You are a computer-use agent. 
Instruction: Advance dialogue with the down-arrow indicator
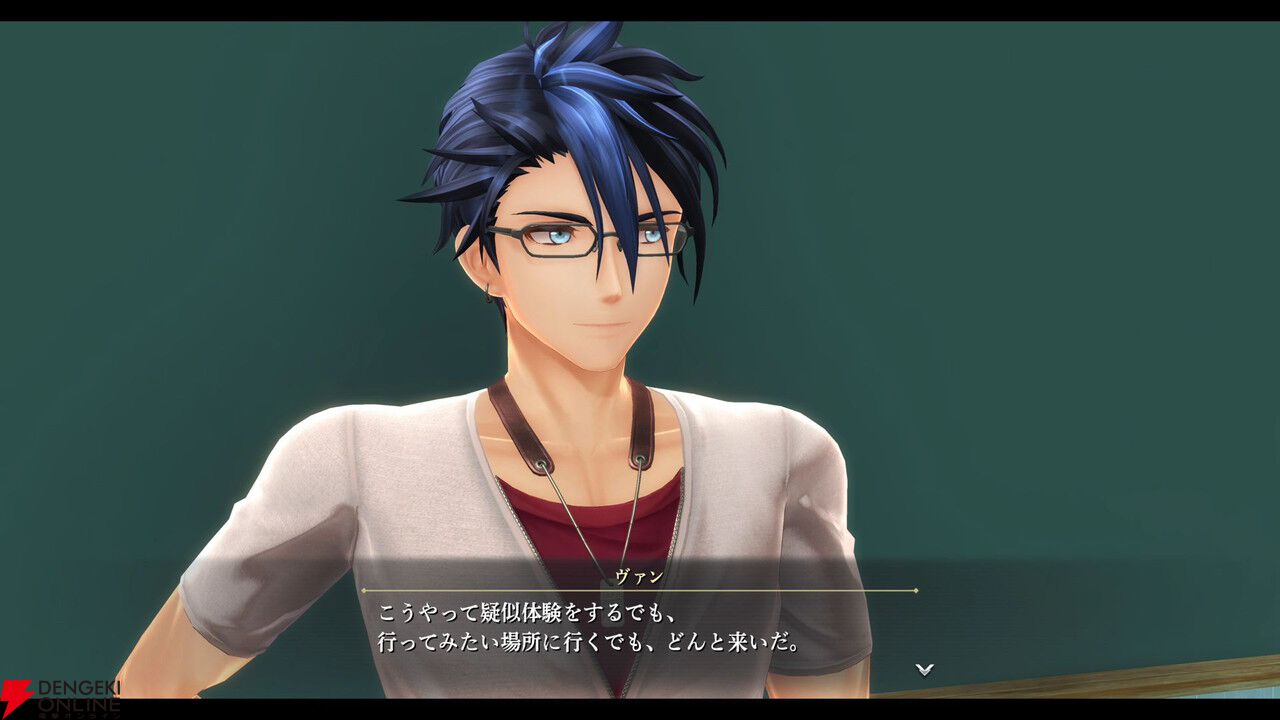tap(925, 669)
